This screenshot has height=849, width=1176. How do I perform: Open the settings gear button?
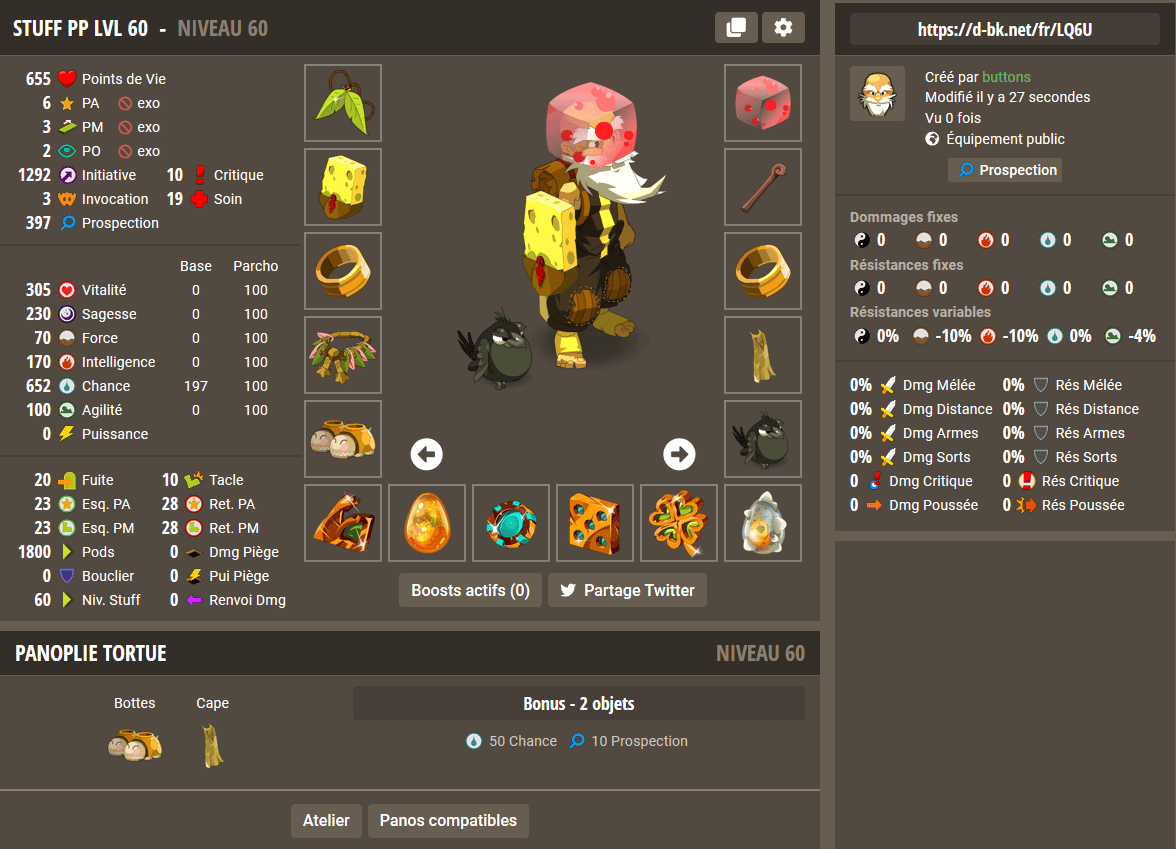(x=783, y=28)
